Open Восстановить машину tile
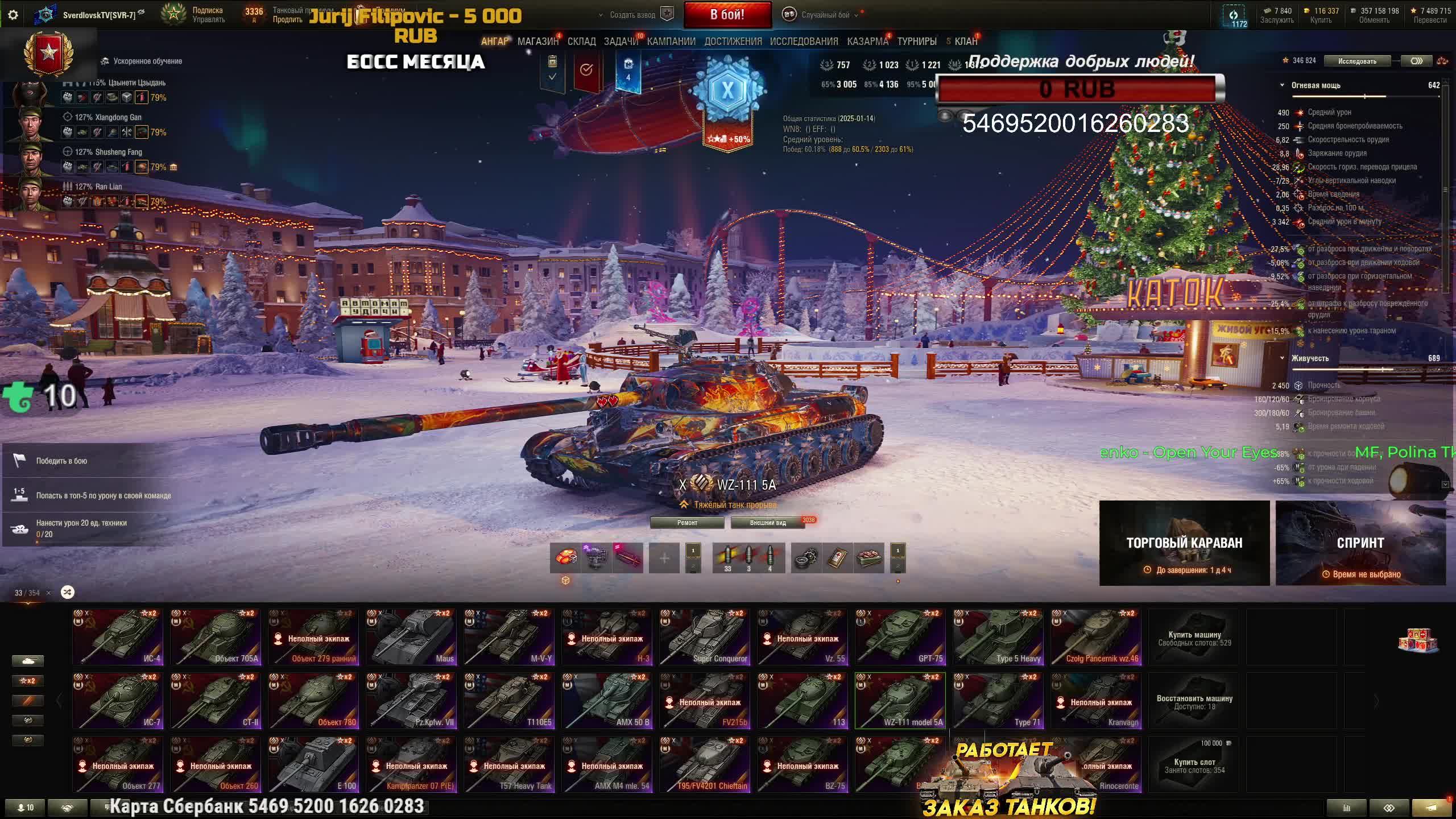This screenshot has height=819, width=1456. (x=1194, y=701)
